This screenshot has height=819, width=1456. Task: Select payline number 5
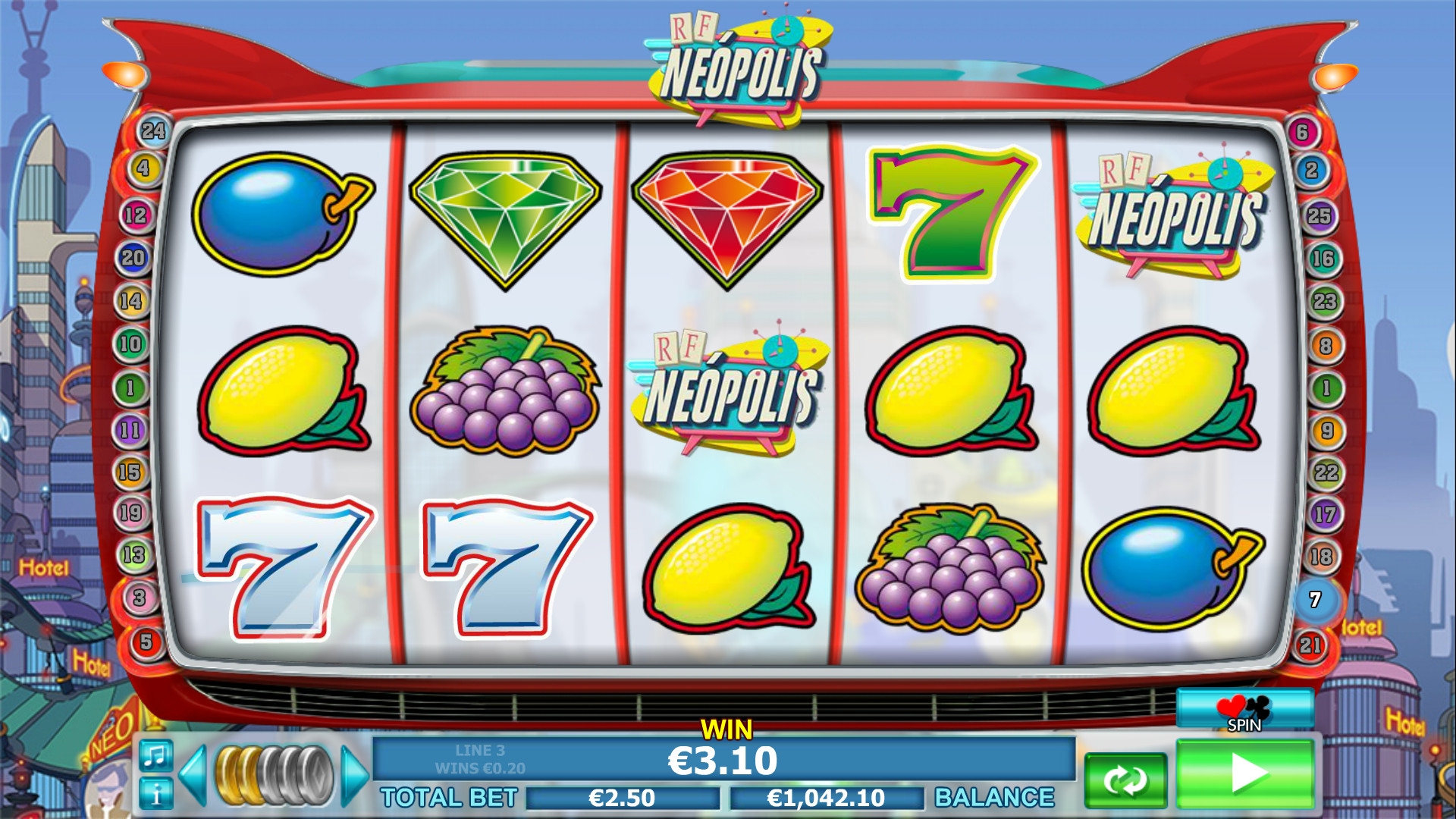click(146, 642)
